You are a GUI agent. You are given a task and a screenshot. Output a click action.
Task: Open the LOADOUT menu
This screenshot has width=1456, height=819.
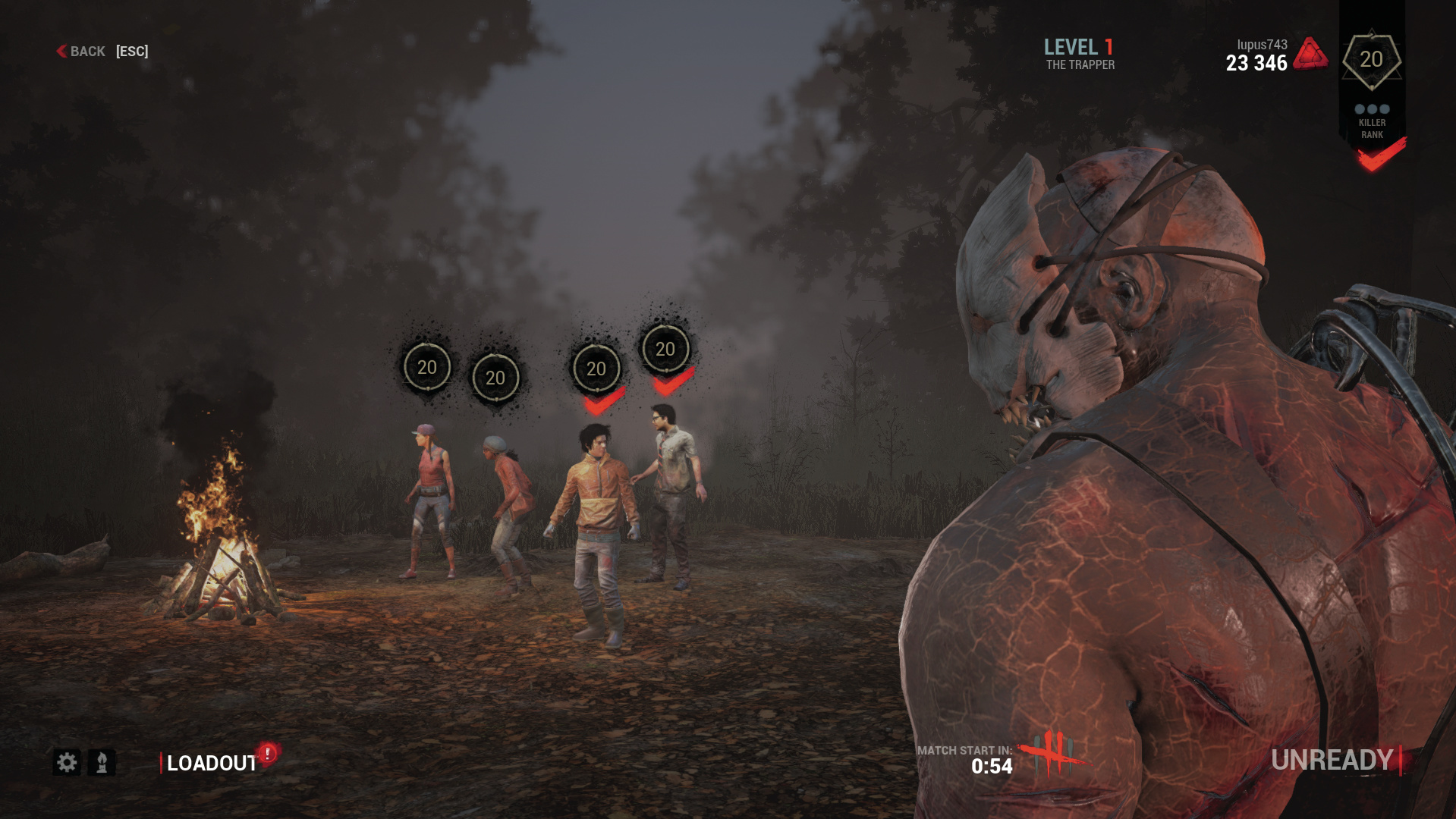pyautogui.click(x=212, y=763)
